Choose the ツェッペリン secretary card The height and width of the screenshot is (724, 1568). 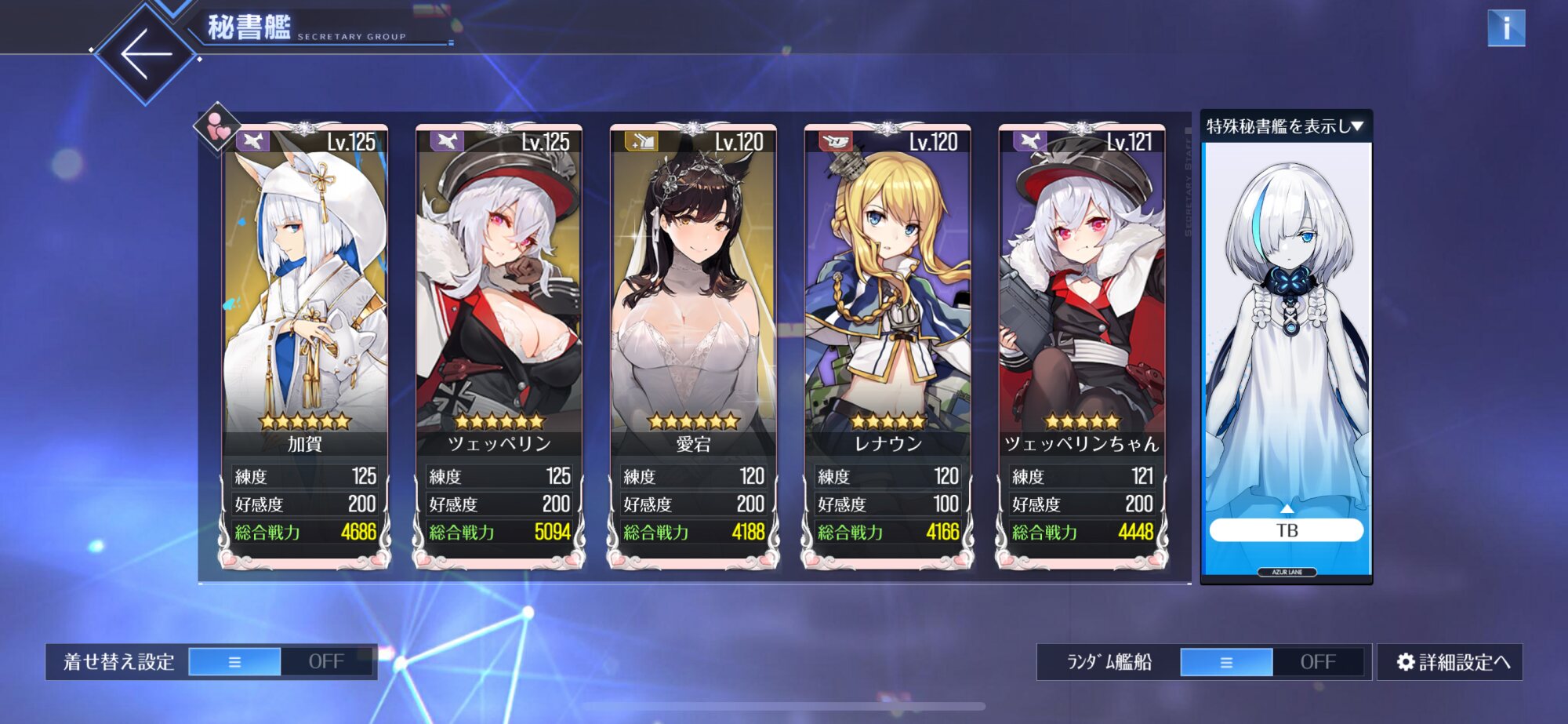pyautogui.click(x=499, y=314)
